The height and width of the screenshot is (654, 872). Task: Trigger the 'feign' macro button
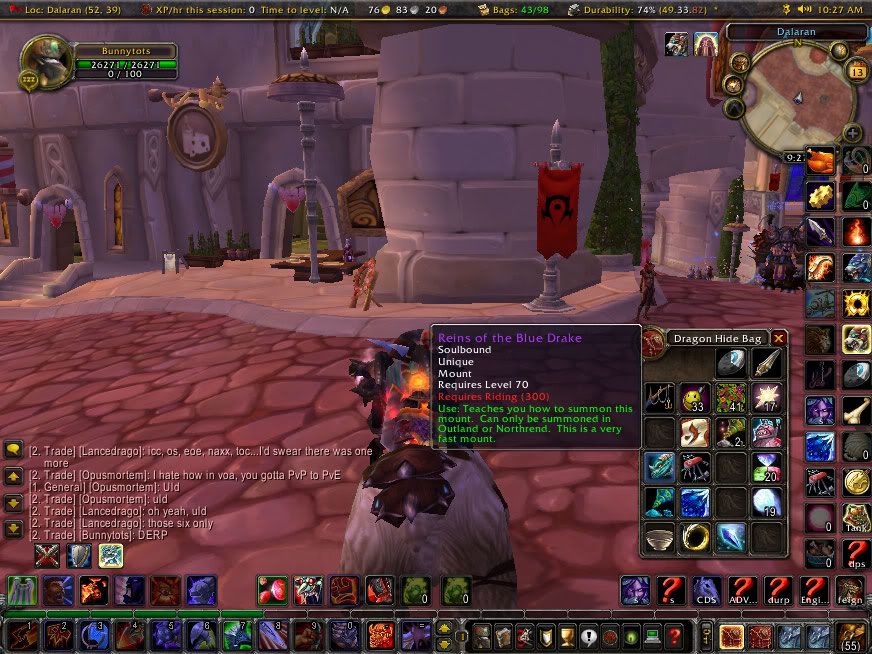[852, 591]
